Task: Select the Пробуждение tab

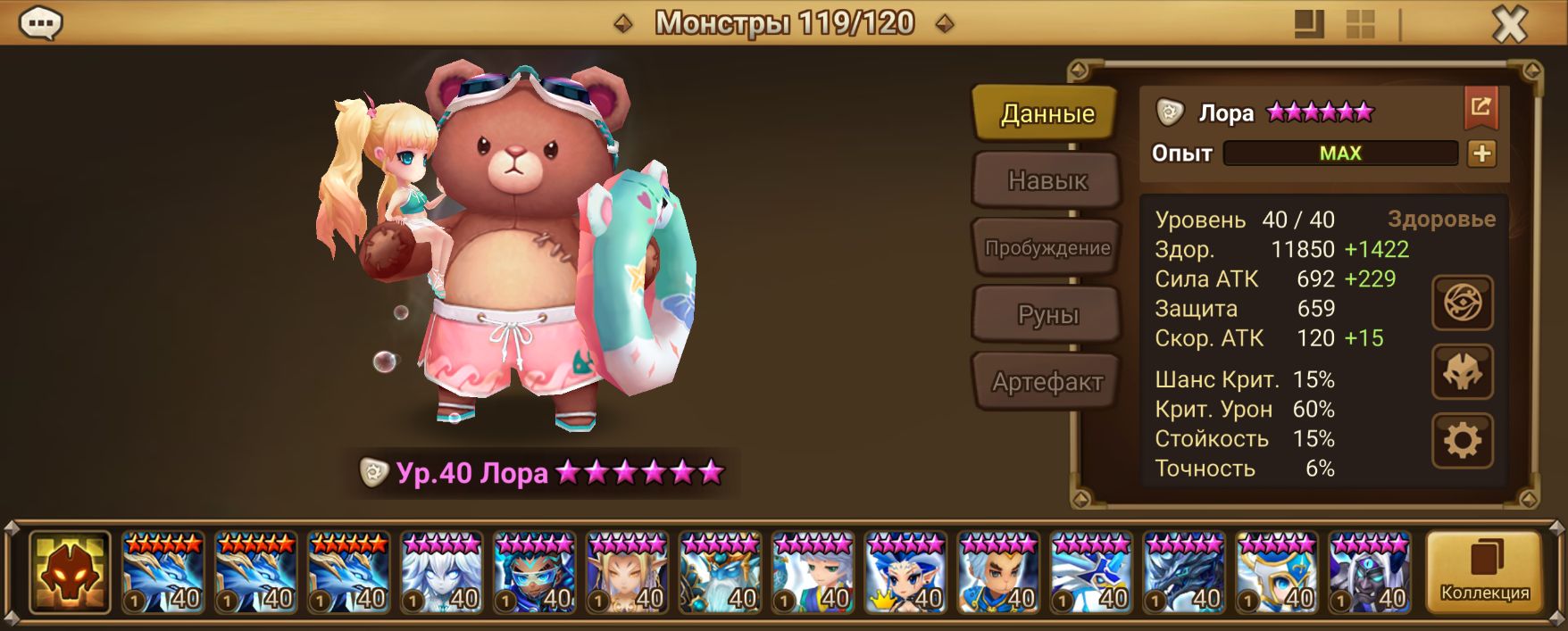Action: [x=1047, y=248]
